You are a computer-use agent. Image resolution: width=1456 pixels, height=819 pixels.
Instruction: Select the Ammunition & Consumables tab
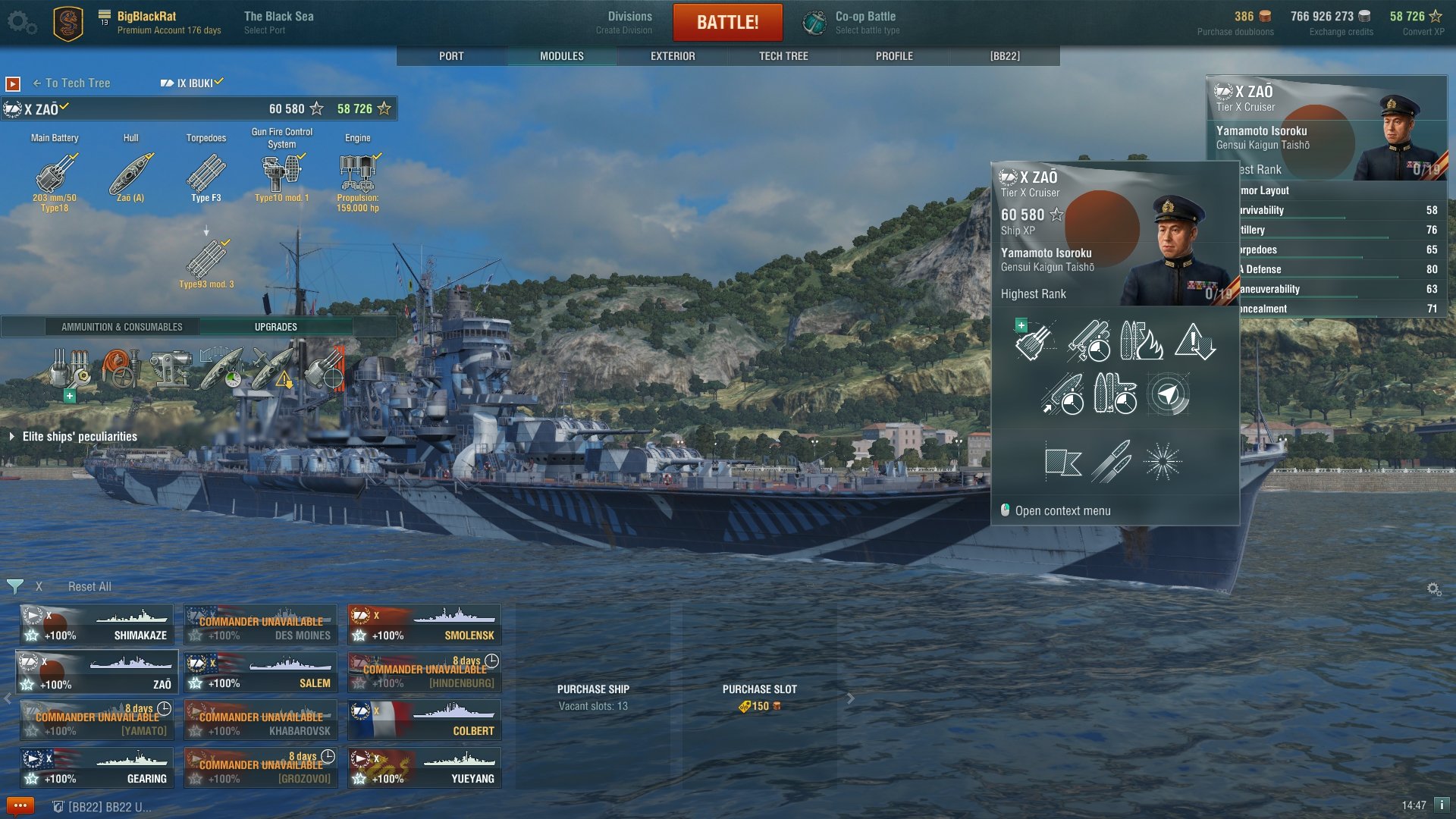[122, 327]
